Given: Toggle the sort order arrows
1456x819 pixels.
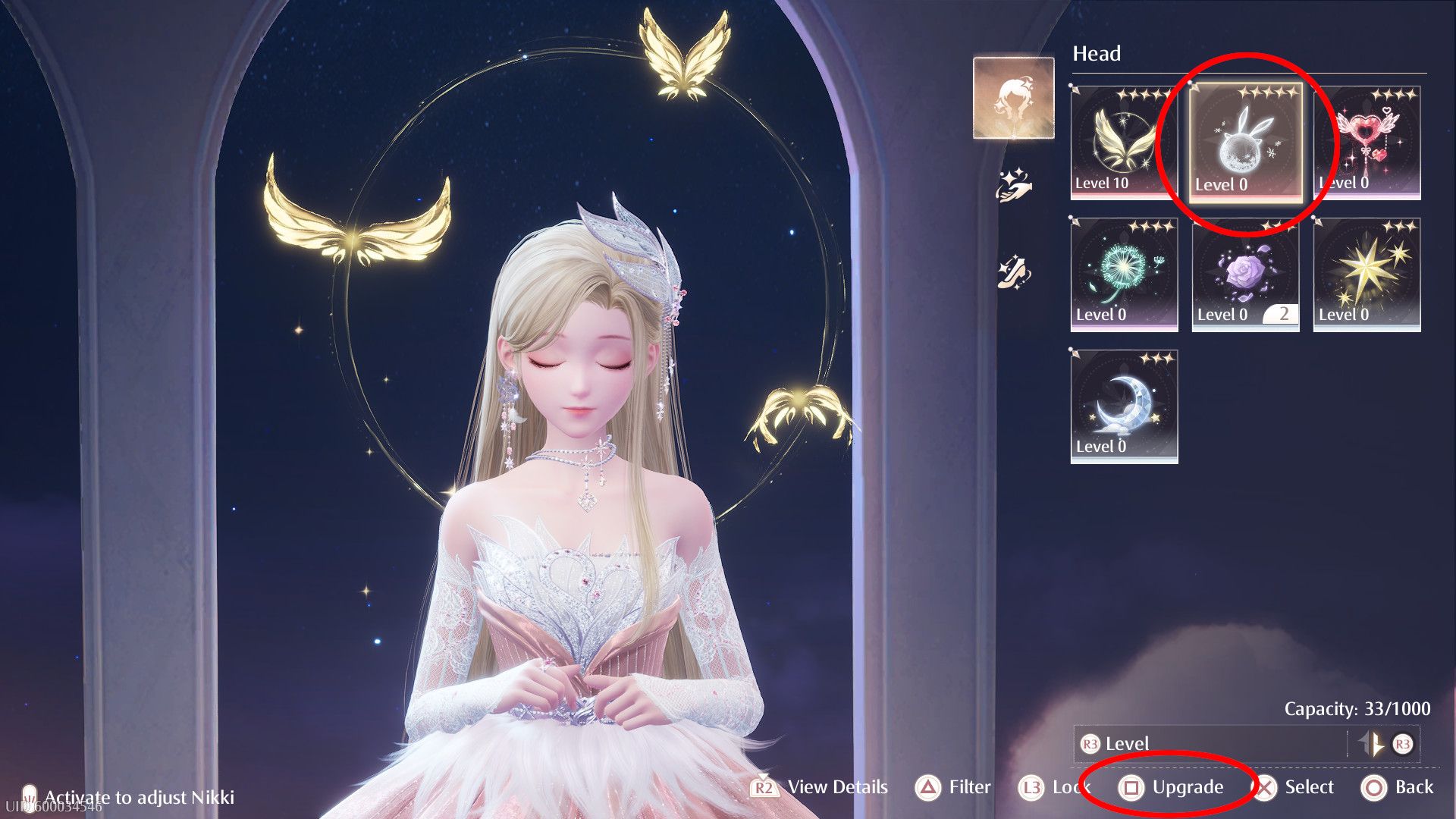Looking at the screenshot, I should pyautogui.click(x=1373, y=744).
